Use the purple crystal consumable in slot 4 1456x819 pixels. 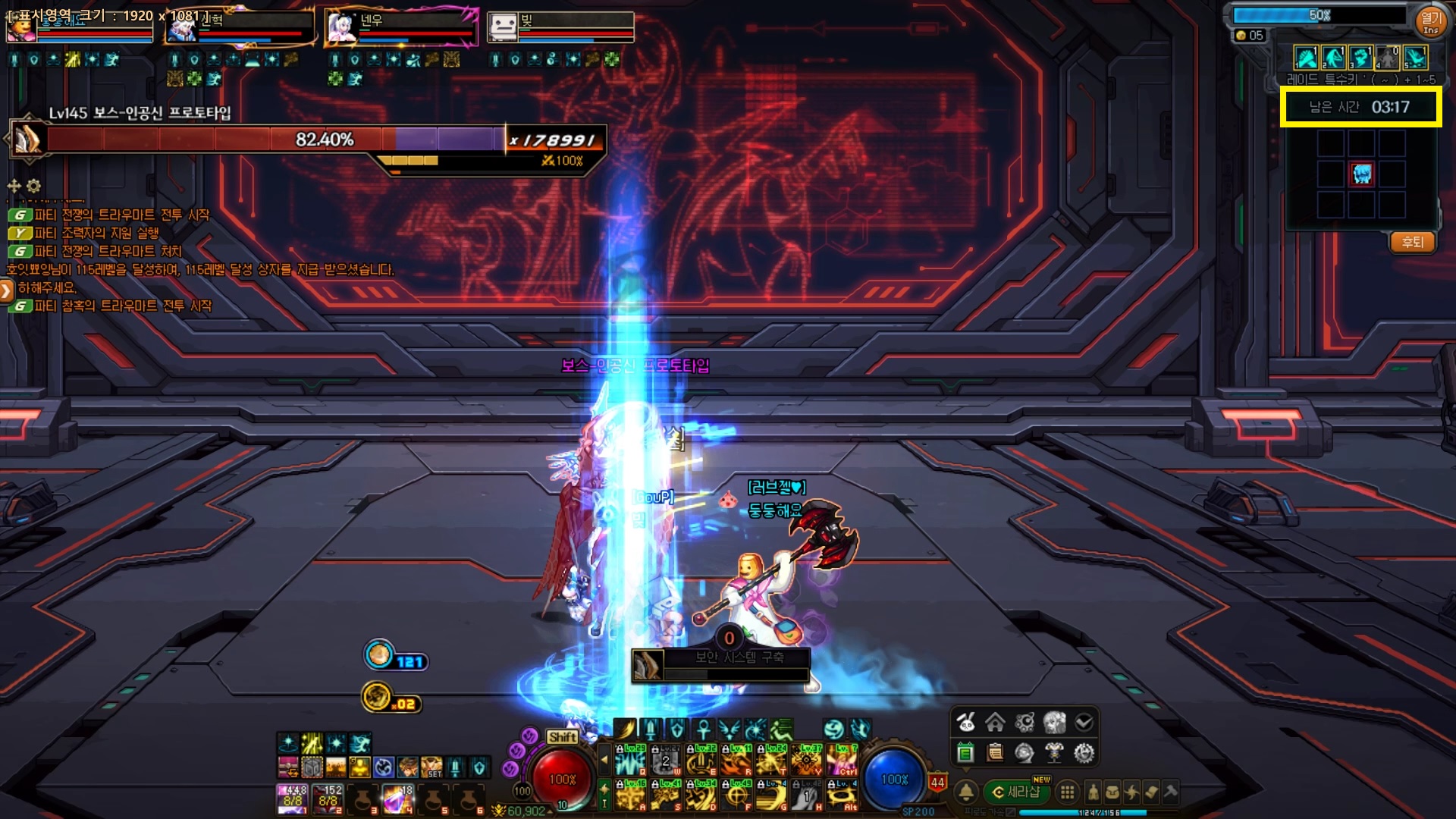[396, 799]
